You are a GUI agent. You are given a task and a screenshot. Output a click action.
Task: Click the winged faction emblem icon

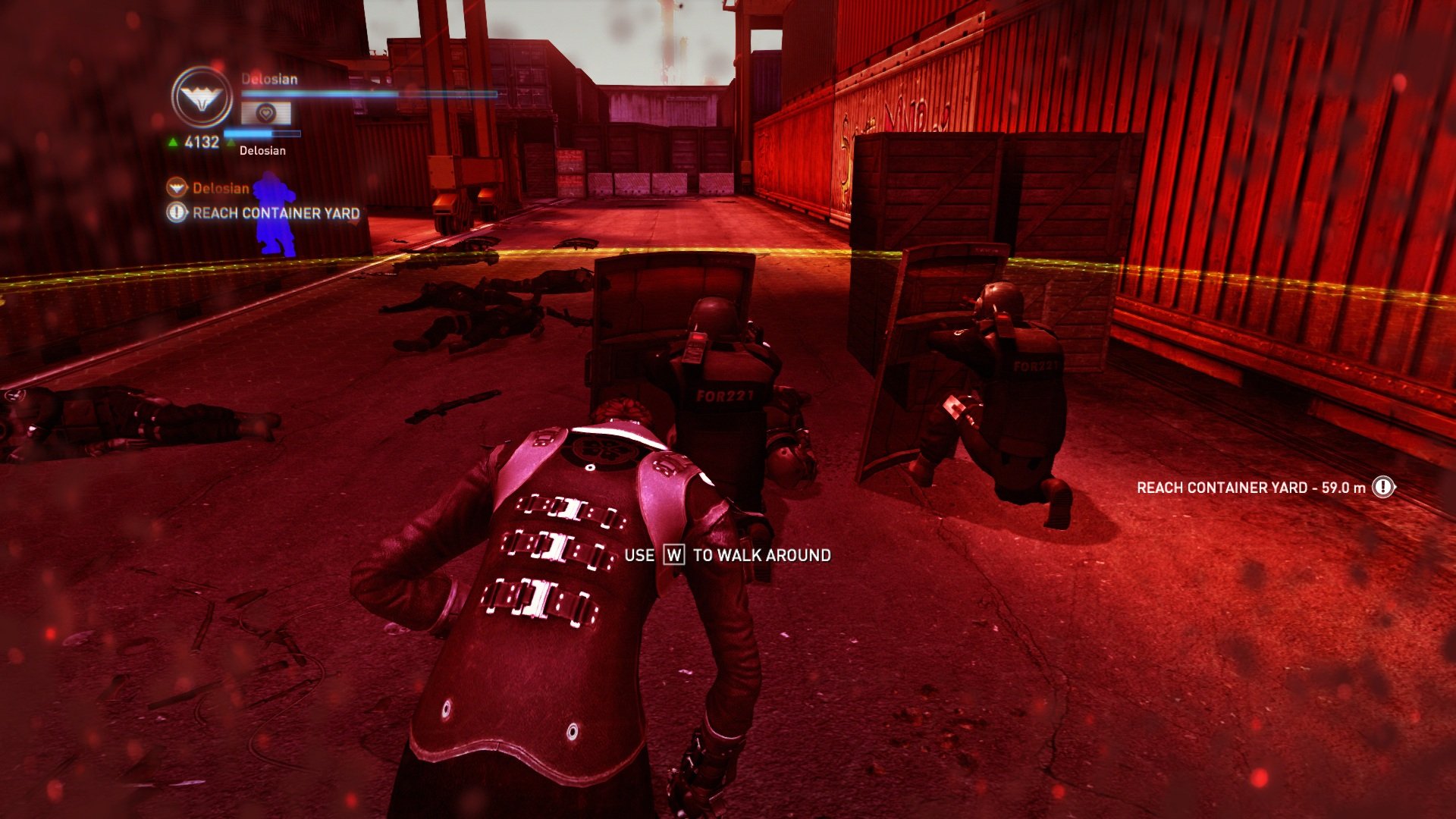[202, 96]
